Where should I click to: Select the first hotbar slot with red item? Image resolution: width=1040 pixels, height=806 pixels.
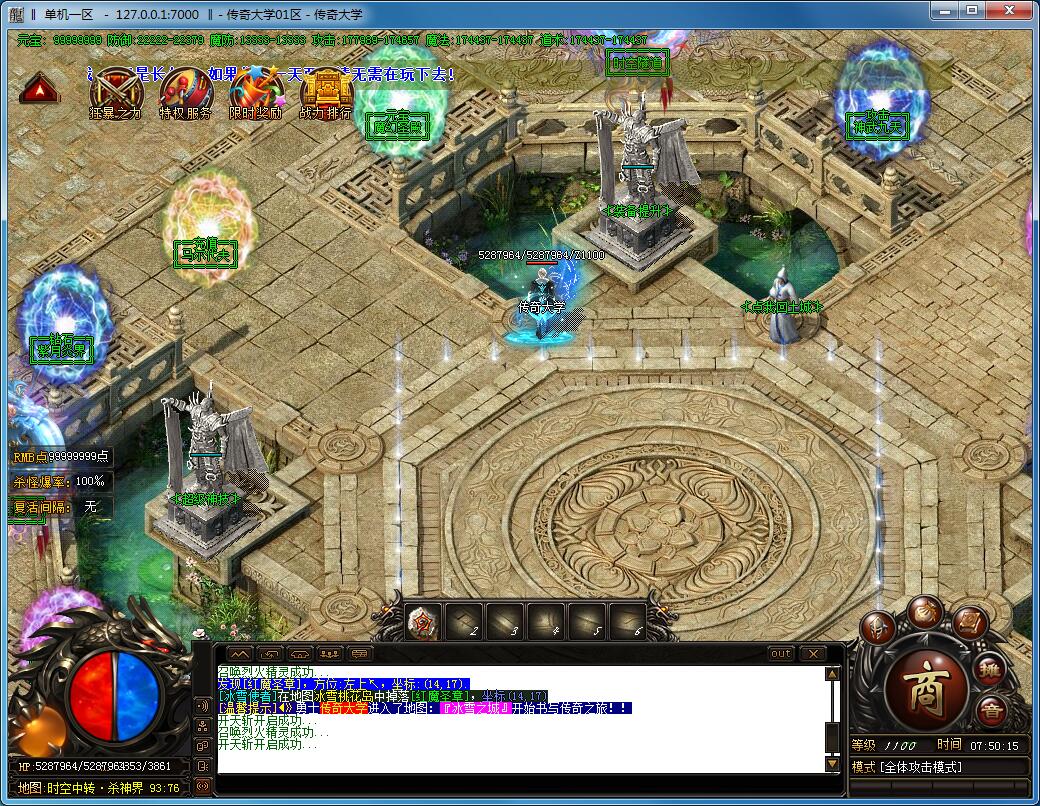(x=423, y=622)
